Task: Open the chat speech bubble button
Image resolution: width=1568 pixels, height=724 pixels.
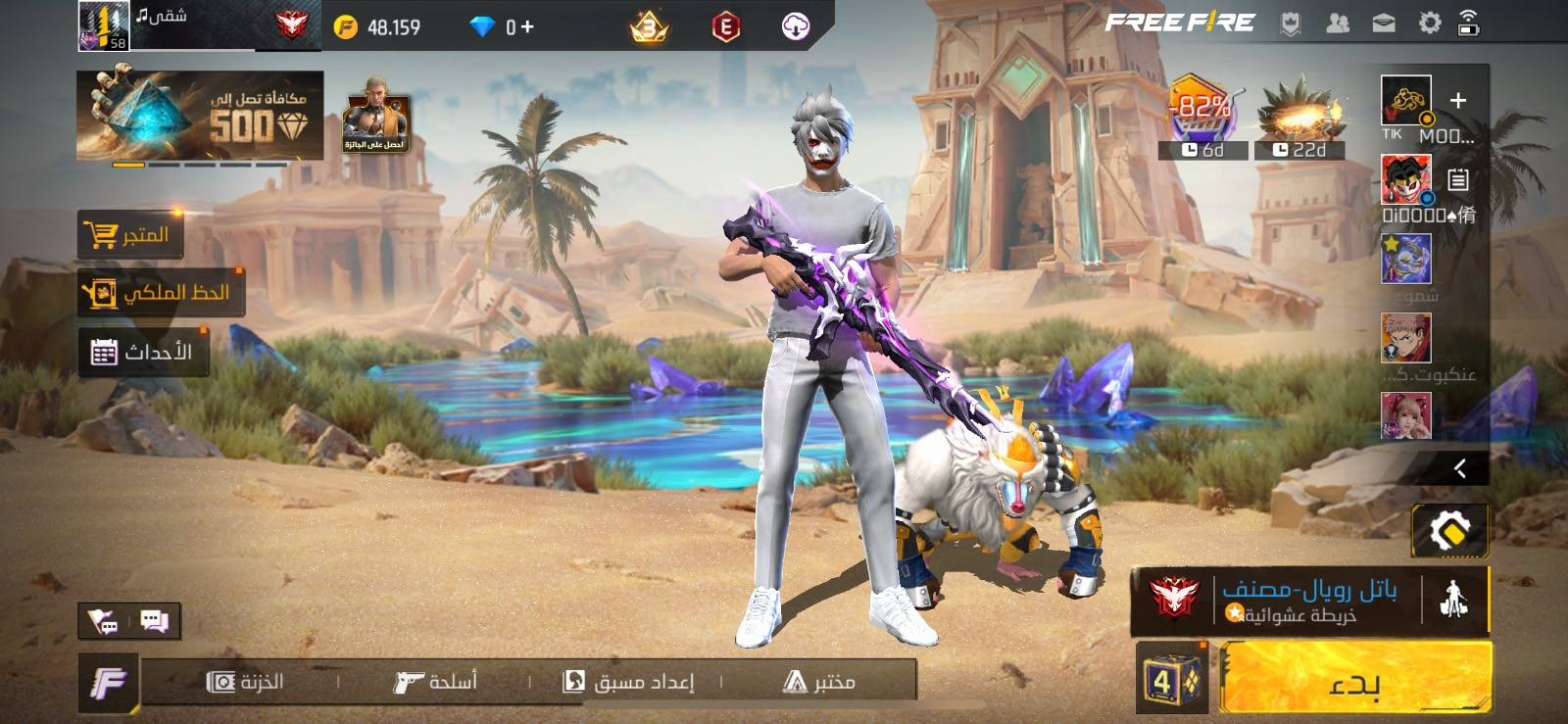Action: 154,620
